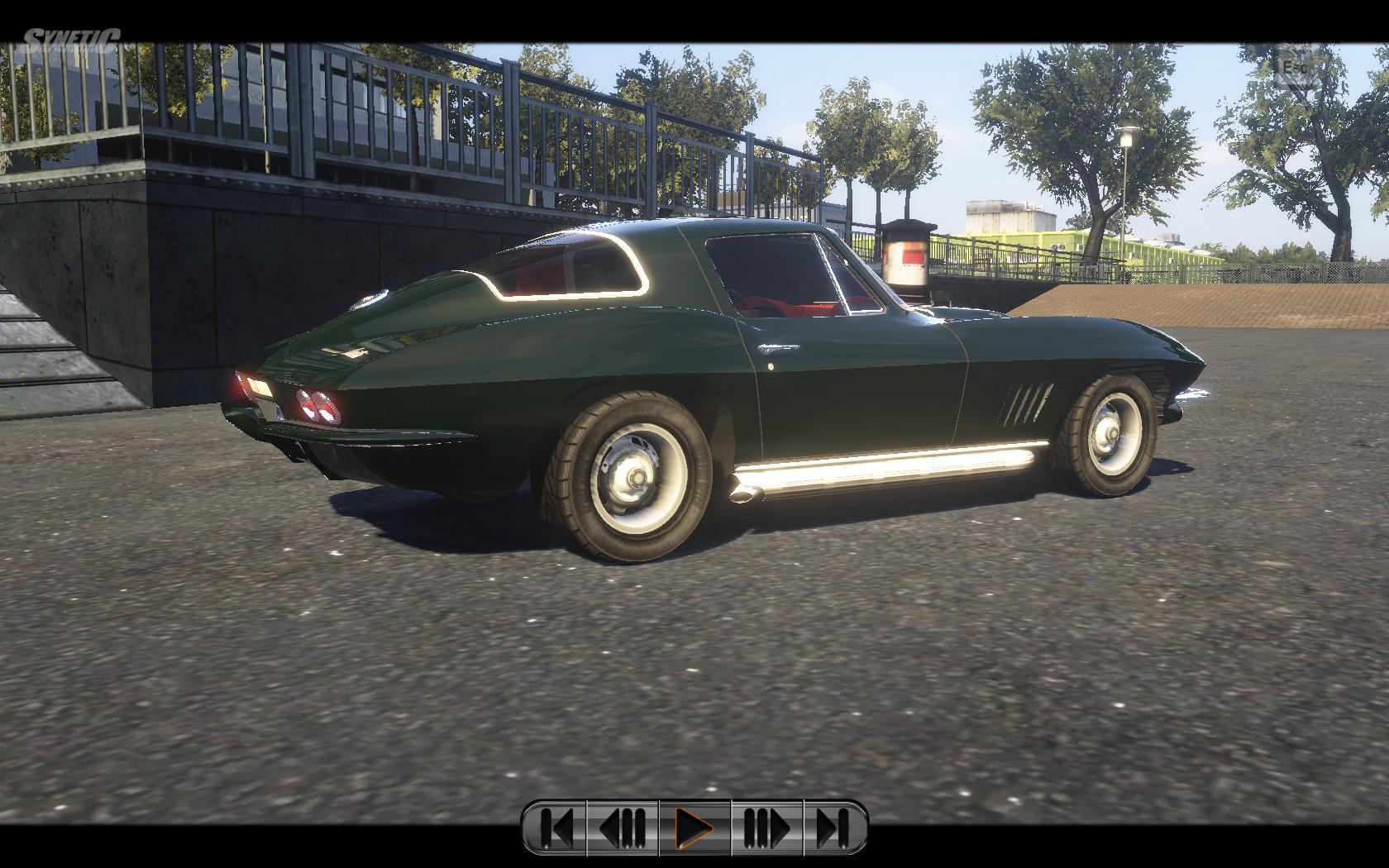Screen dimensions: 1389x868
Task: Fast-forward the replay
Action: coord(766,827)
